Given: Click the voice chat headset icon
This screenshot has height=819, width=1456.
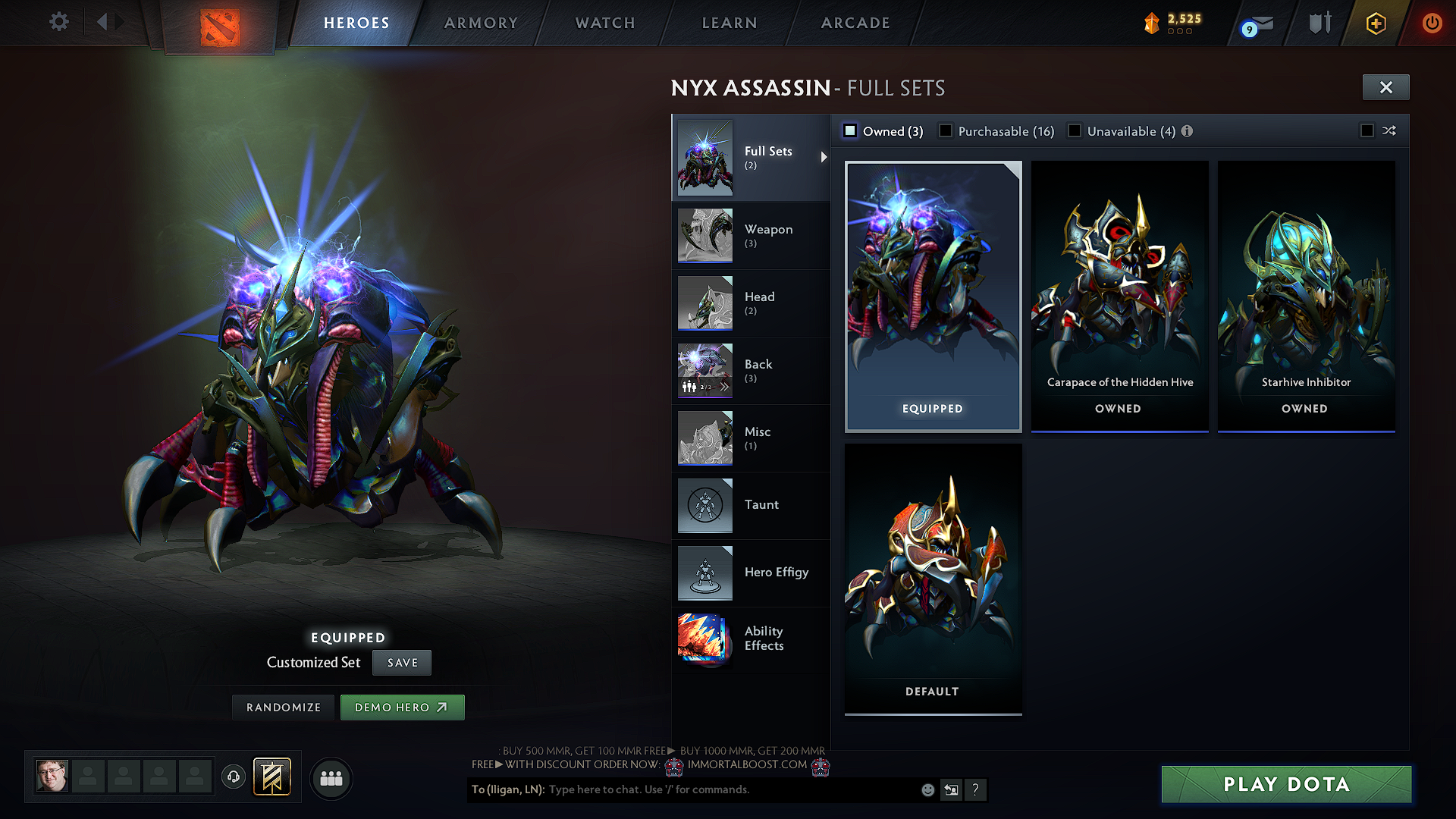Looking at the screenshot, I should [234, 777].
